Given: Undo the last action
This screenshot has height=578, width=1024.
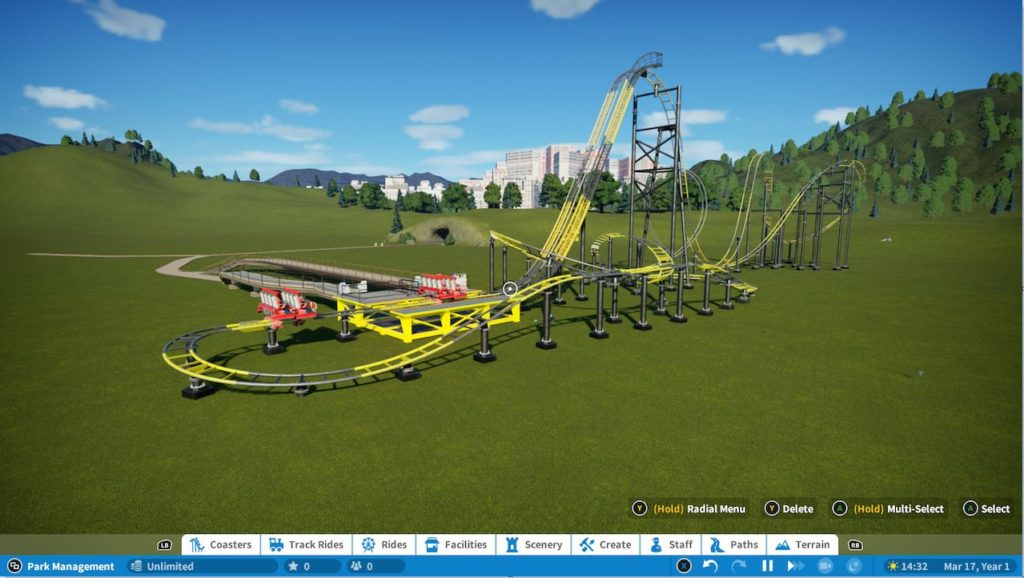Looking at the screenshot, I should click(x=710, y=566).
